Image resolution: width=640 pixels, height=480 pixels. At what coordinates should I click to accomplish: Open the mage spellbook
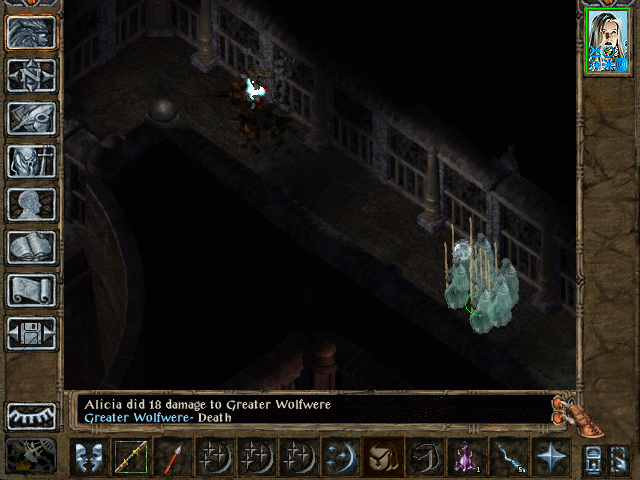point(31,247)
